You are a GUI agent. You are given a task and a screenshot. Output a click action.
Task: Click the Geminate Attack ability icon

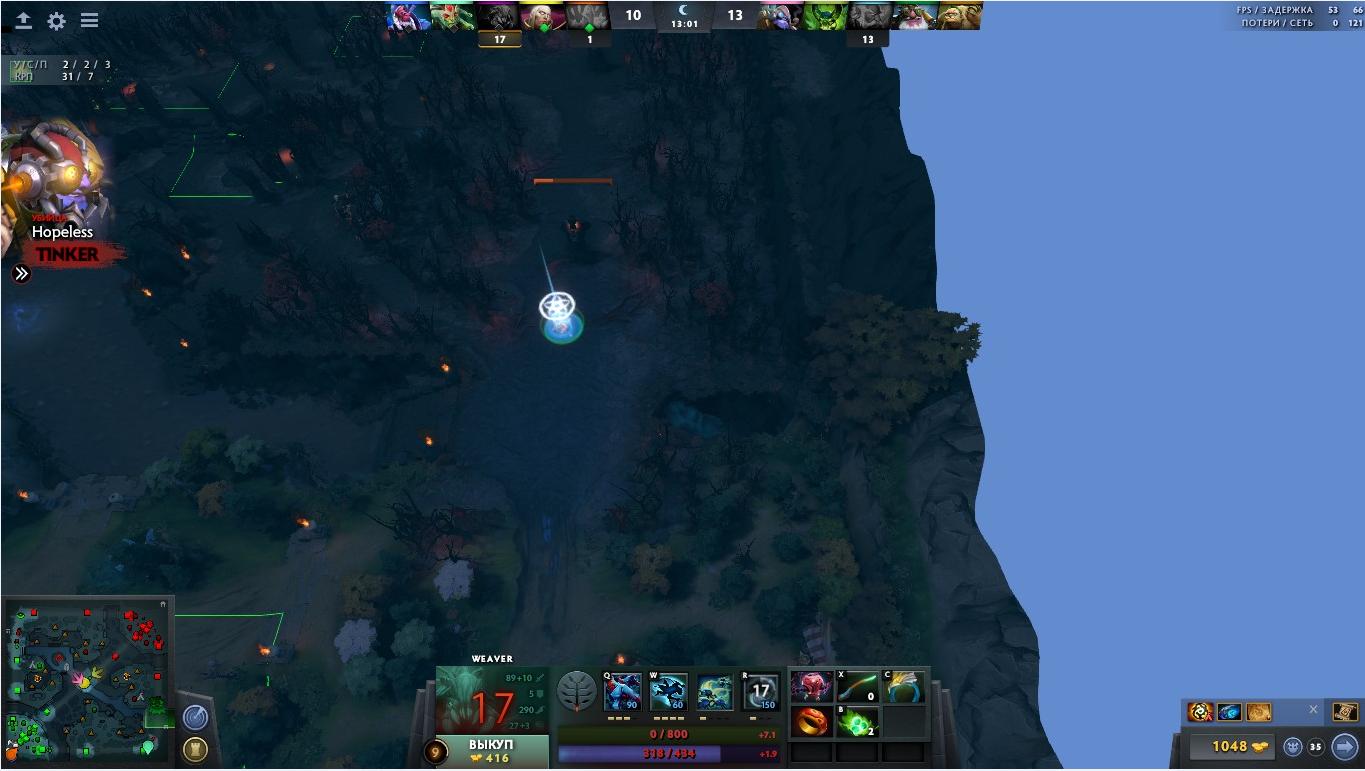715,692
